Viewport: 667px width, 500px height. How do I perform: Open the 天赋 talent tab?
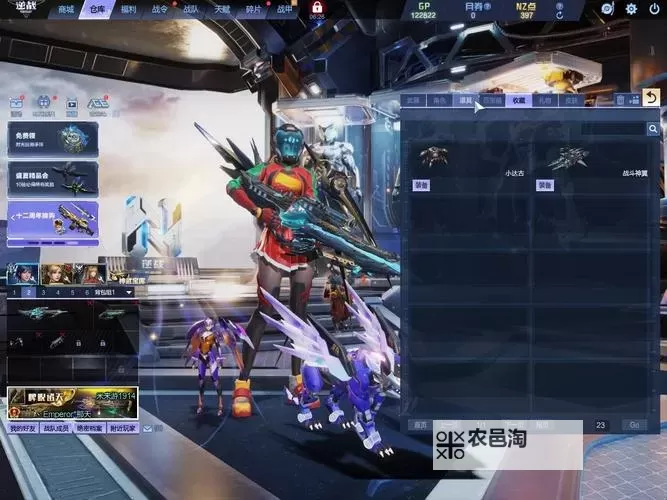point(222,9)
